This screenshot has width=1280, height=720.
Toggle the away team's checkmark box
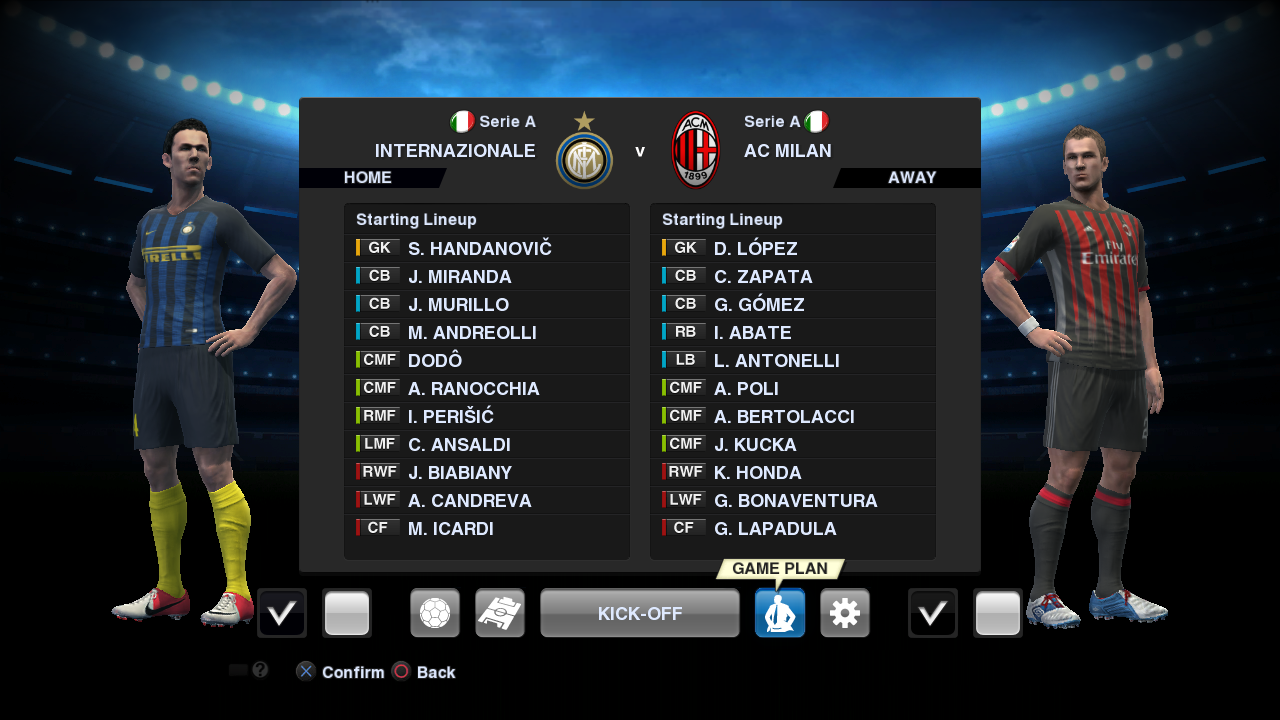click(x=933, y=613)
